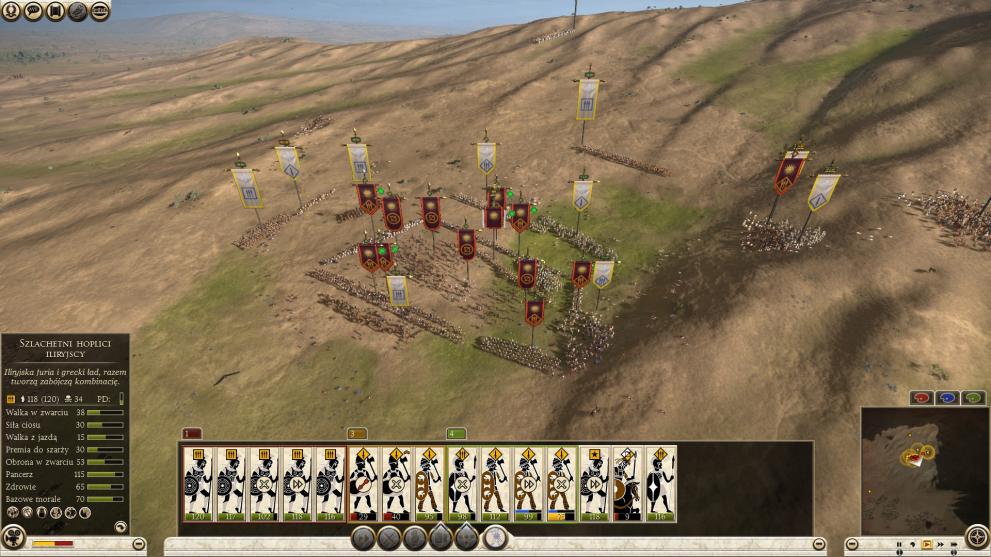Collapse the unit card panel with minus button

818,543
